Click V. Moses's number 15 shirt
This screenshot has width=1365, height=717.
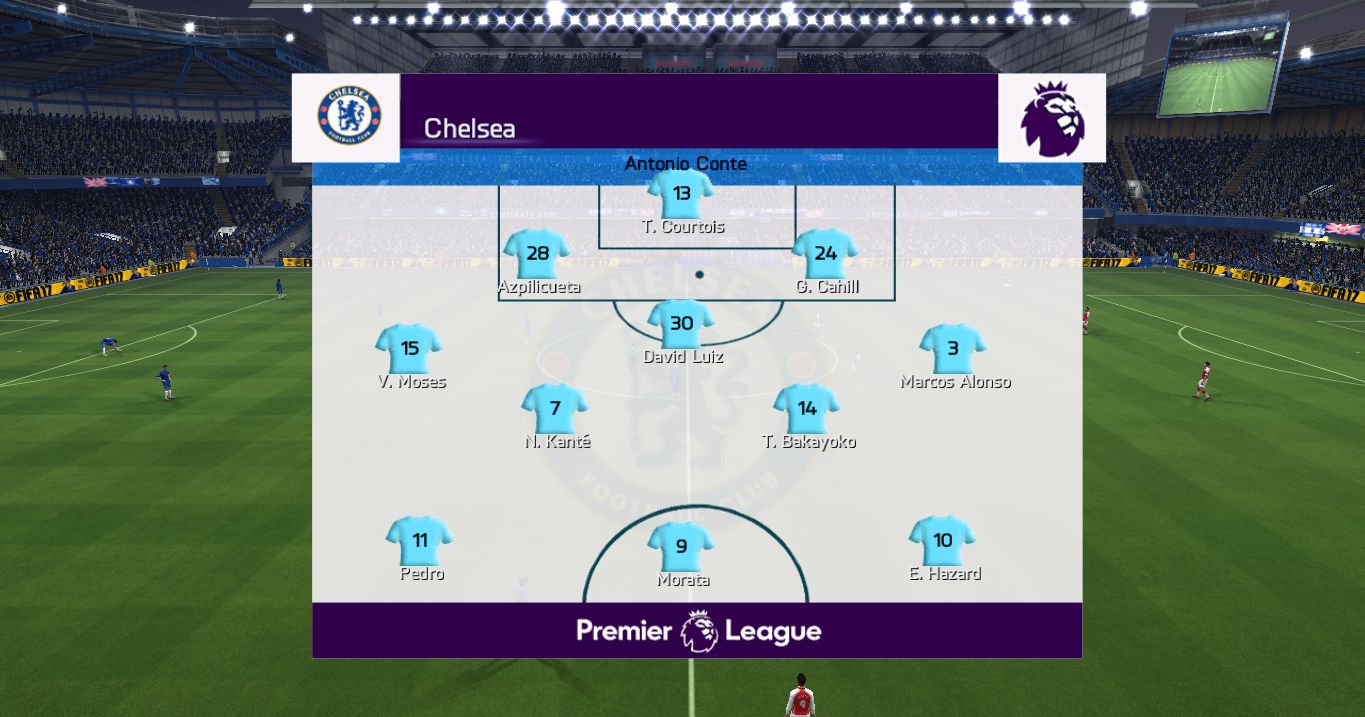click(x=409, y=349)
